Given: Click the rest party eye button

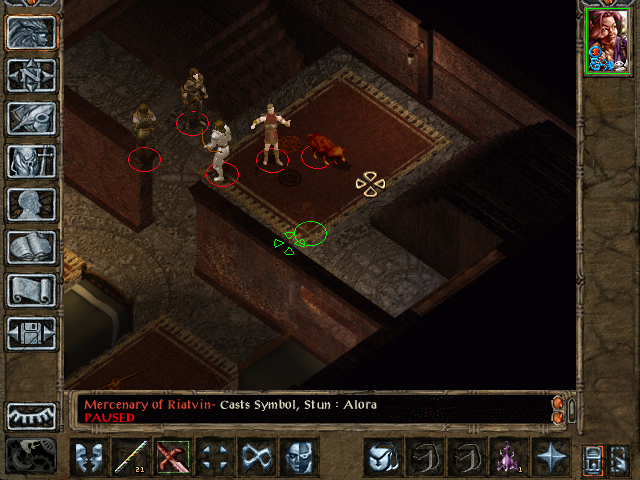Looking at the screenshot, I should click(32, 415).
